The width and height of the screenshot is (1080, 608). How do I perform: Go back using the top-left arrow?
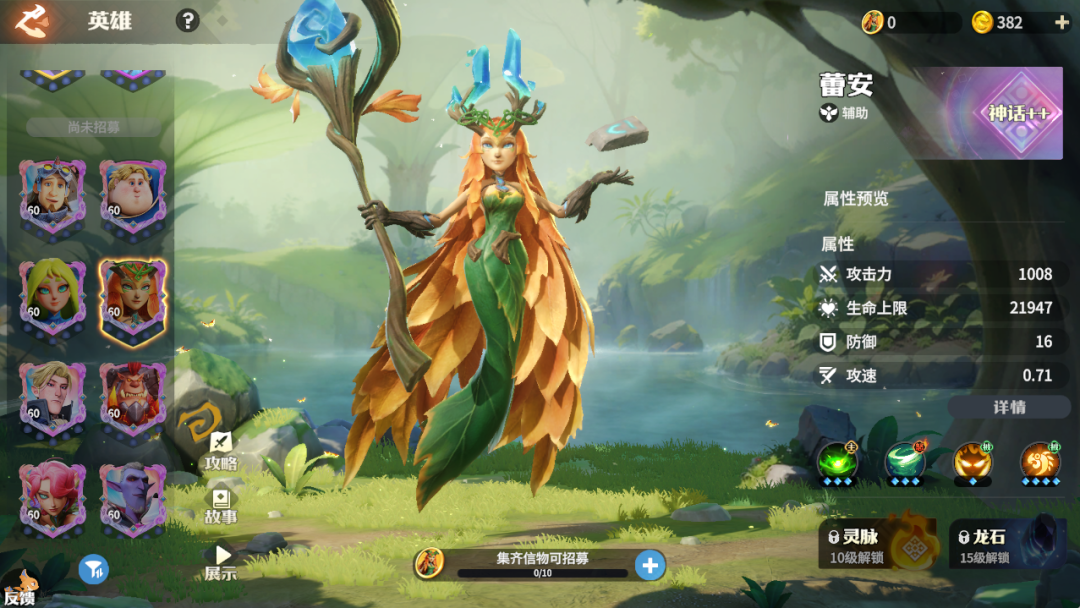[30, 20]
